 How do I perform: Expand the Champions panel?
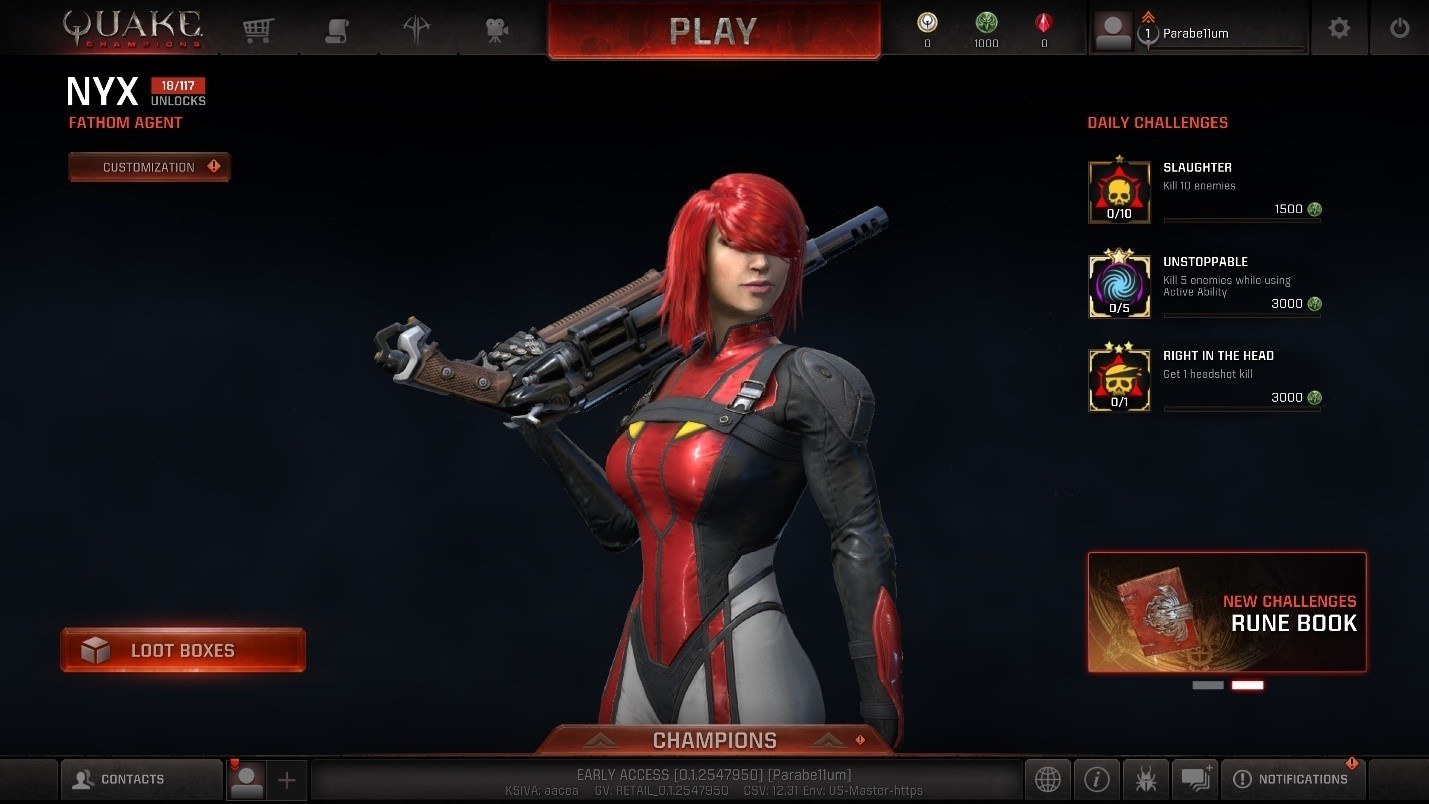(x=714, y=741)
